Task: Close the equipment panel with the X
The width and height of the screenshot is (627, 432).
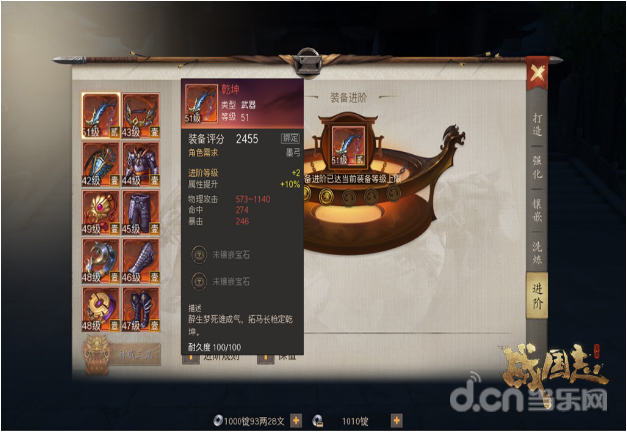Action: coord(537,73)
